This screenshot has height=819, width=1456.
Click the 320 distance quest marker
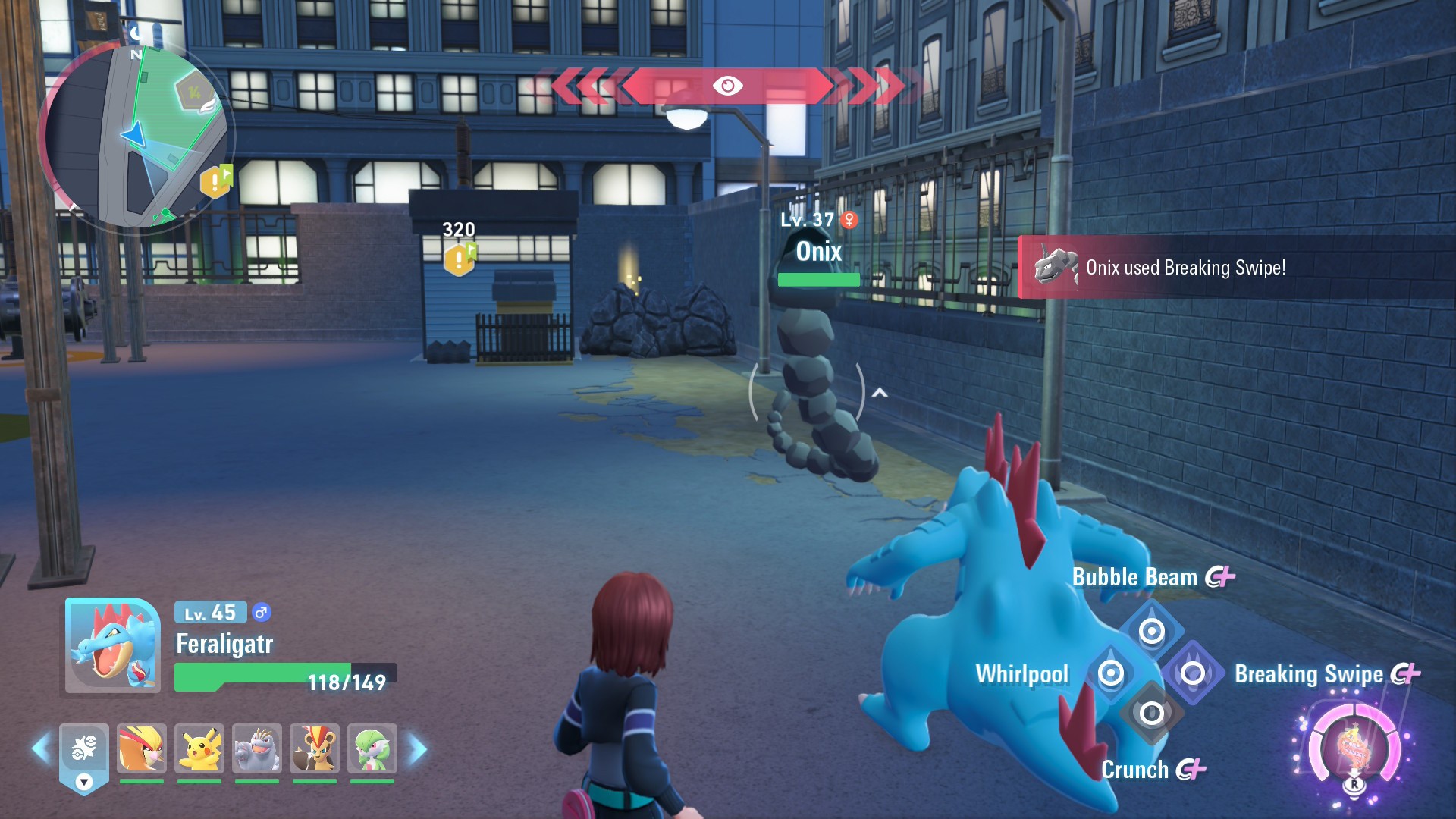coord(460,259)
